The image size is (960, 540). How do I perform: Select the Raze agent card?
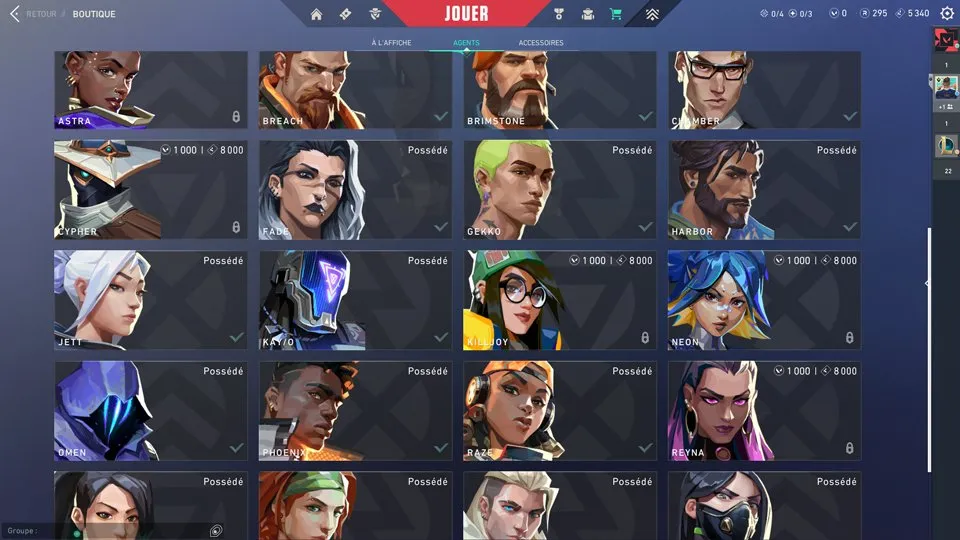560,411
